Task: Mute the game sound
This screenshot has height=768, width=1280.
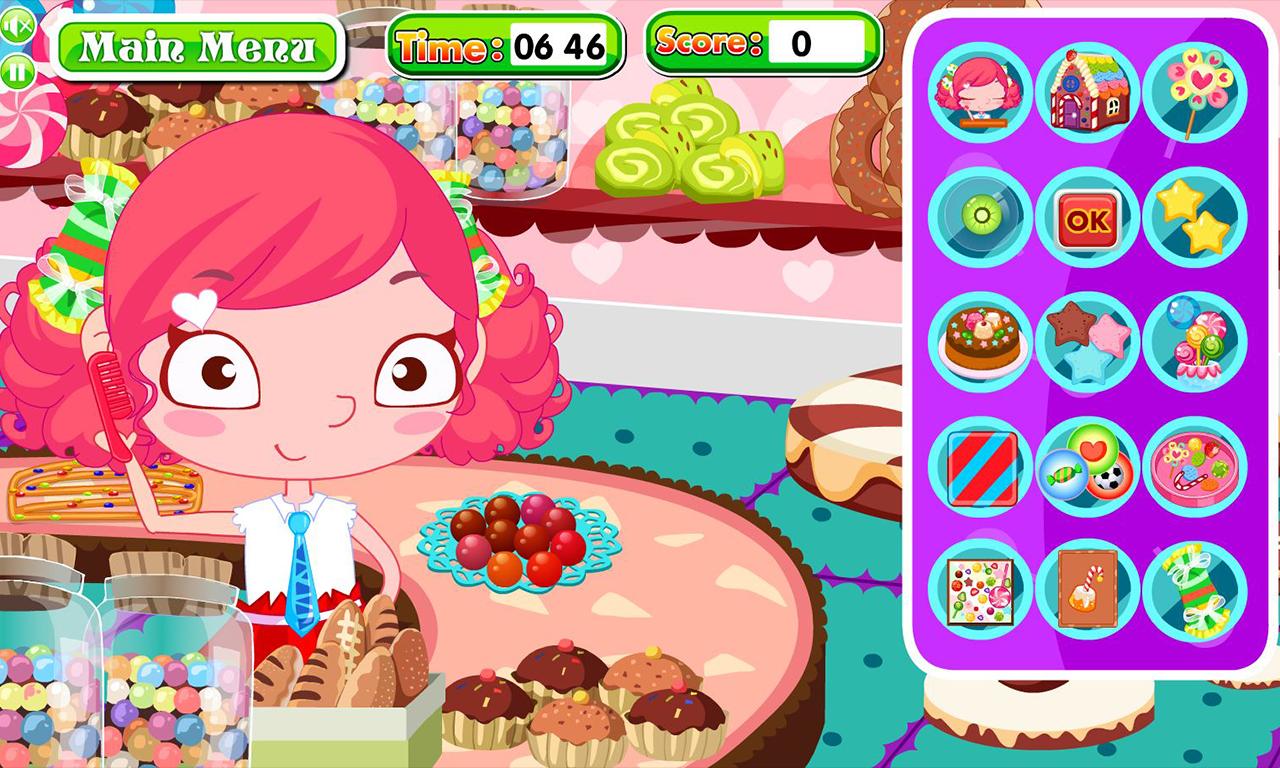Action: [x=17, y=27]
